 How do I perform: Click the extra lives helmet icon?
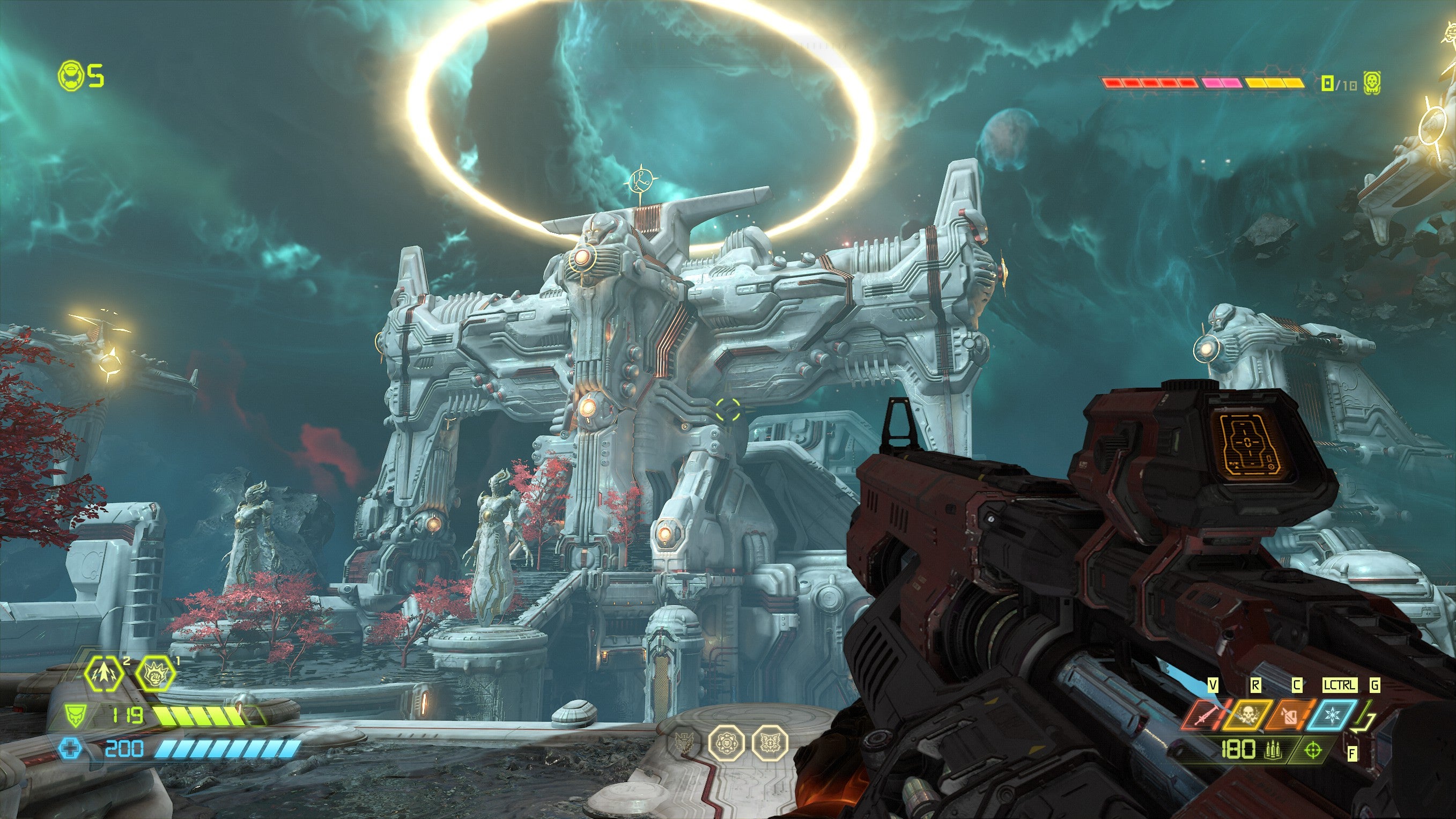click(x=71, y=75)
